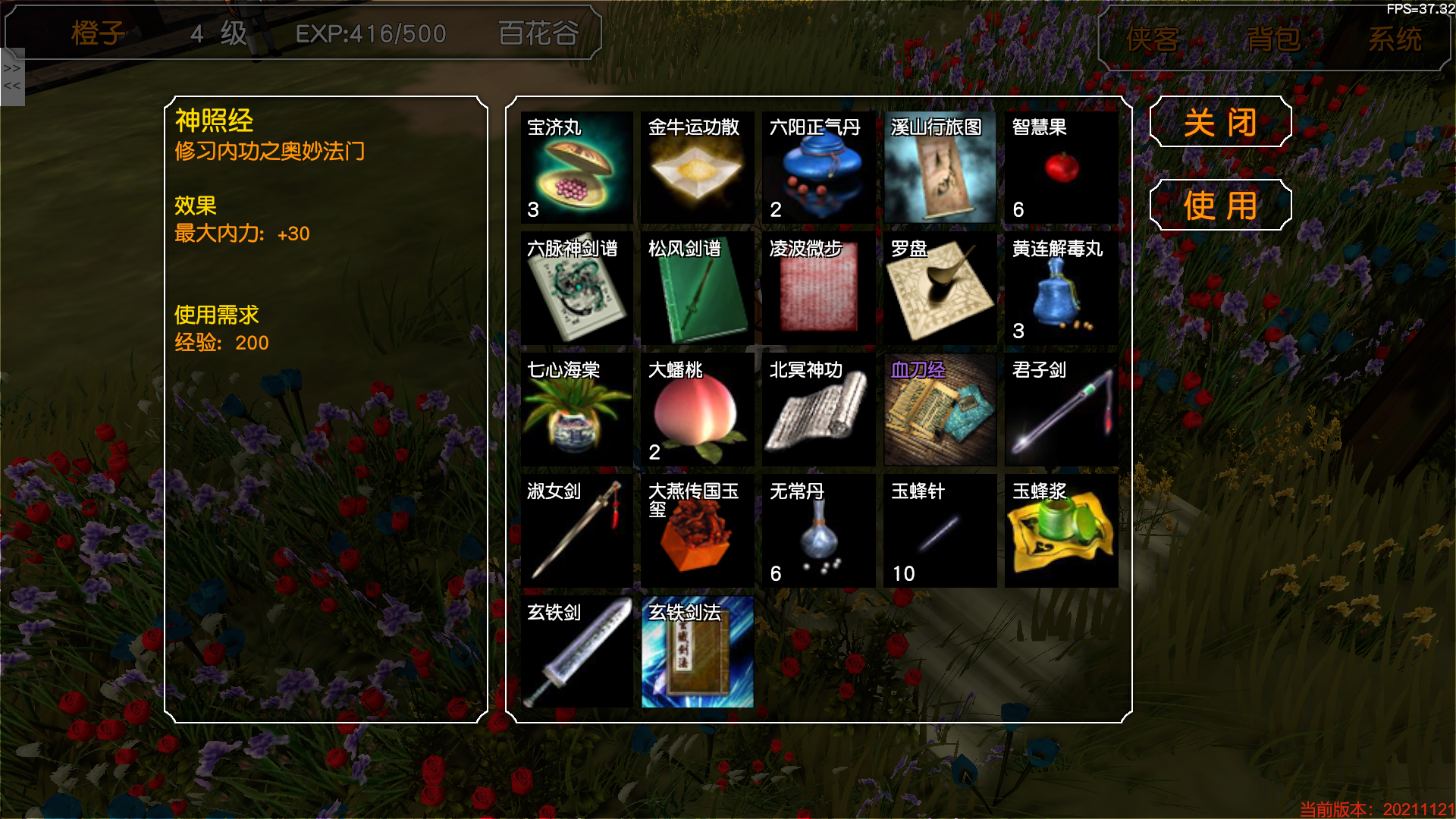Choose the 大蟠桃 peach slot

click(x=698, y=410)
